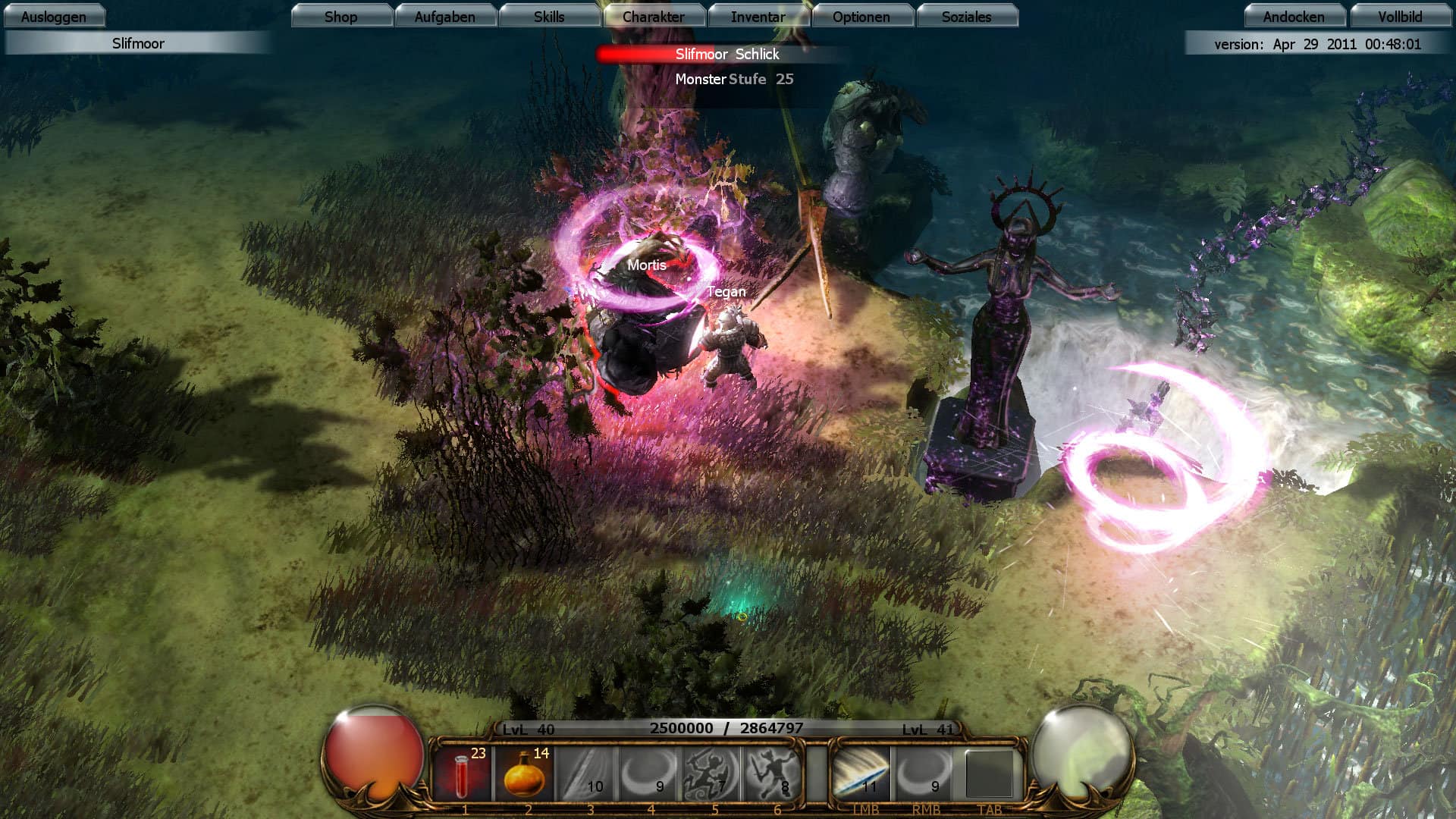Select the LMB sweeping attack skill
This screenshot has width=1456, height=819.
(x=861, y=773)
